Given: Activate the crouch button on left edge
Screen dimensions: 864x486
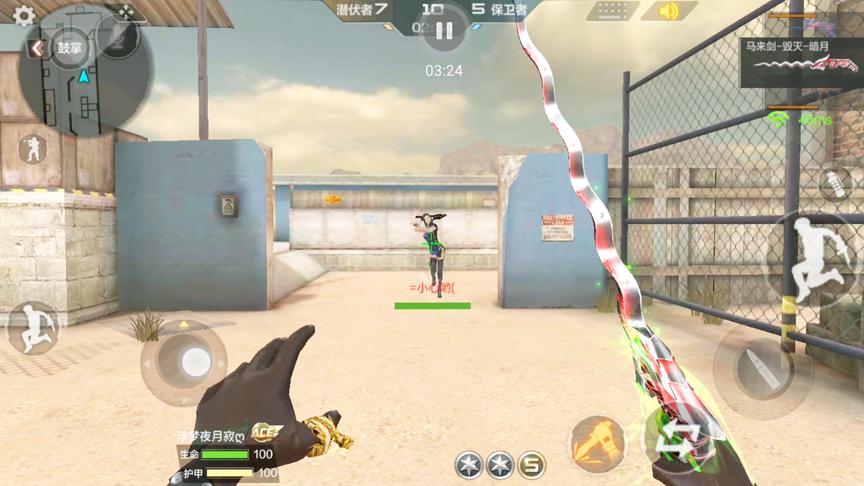Looking at the screenshot, I should [x=32, y=327].
